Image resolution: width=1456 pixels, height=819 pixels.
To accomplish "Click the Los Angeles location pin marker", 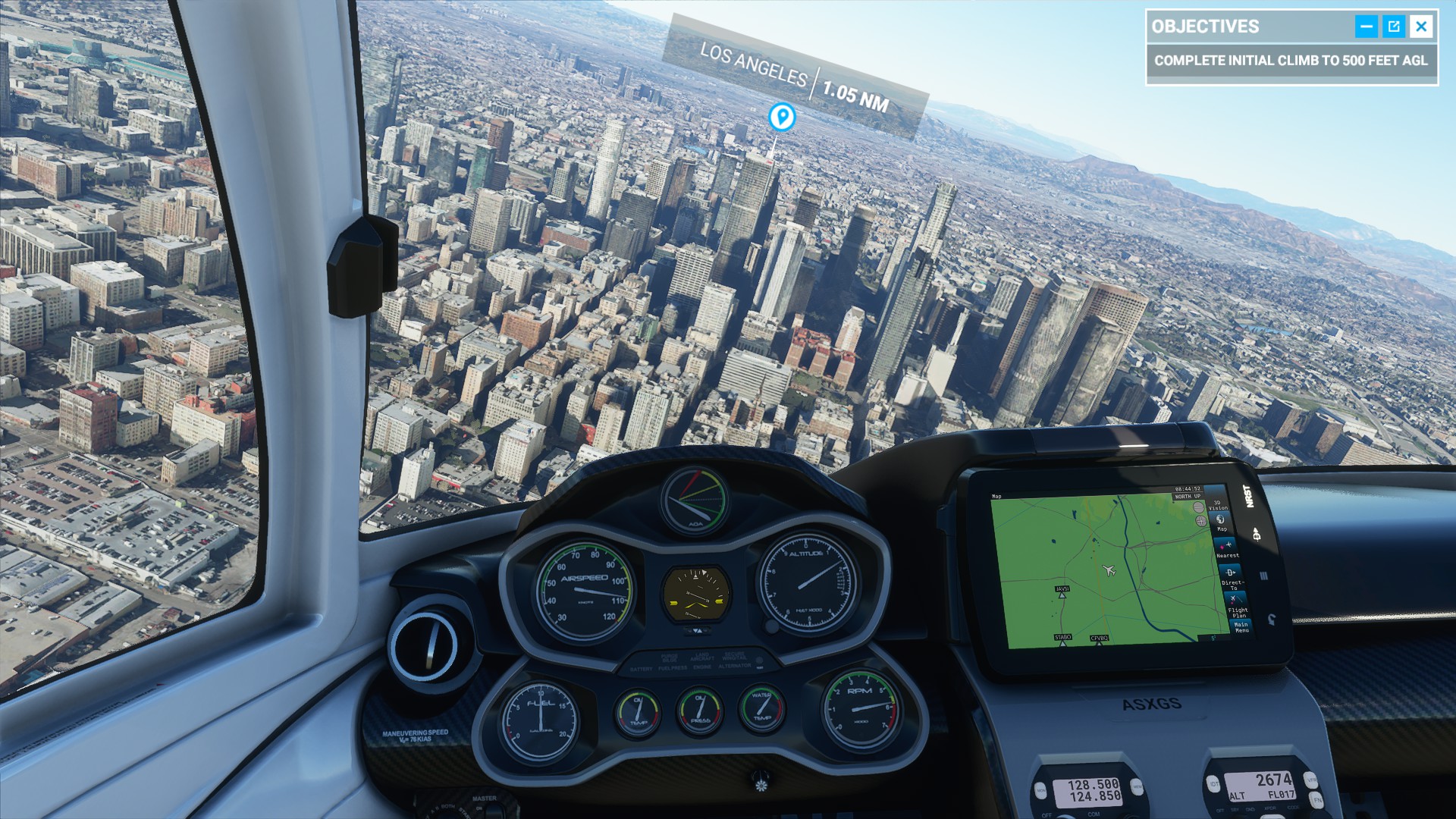I will pos(782,117).
